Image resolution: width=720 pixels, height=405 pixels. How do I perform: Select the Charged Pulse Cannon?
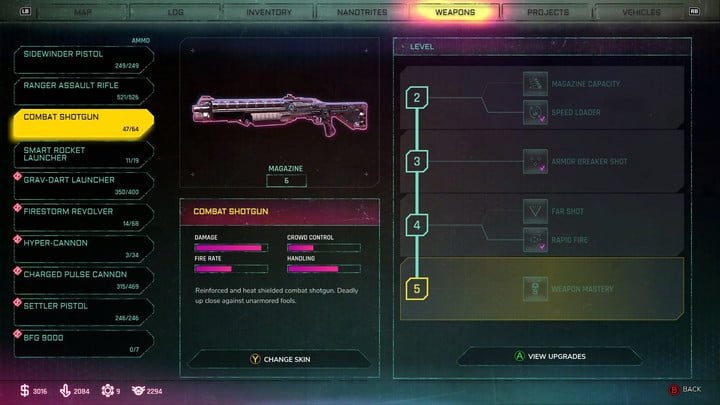82,280
